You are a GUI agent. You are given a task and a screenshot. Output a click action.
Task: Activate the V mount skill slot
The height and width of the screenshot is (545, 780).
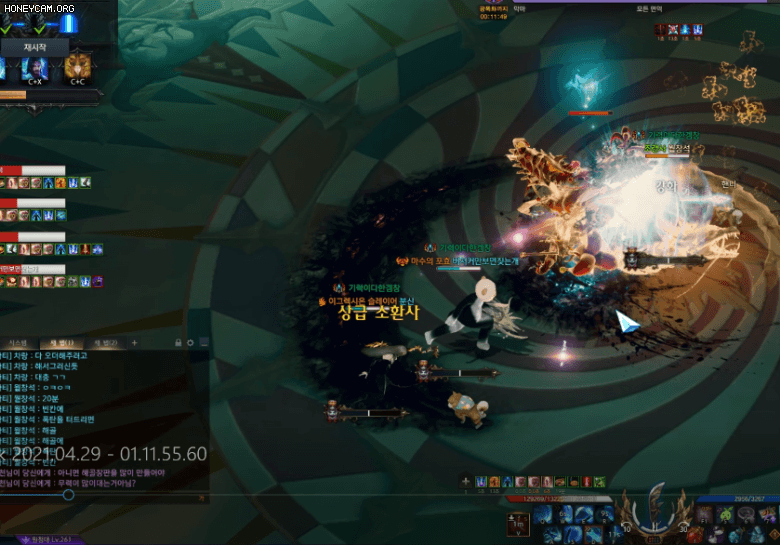pyautogui.click(x=518, y=523)
